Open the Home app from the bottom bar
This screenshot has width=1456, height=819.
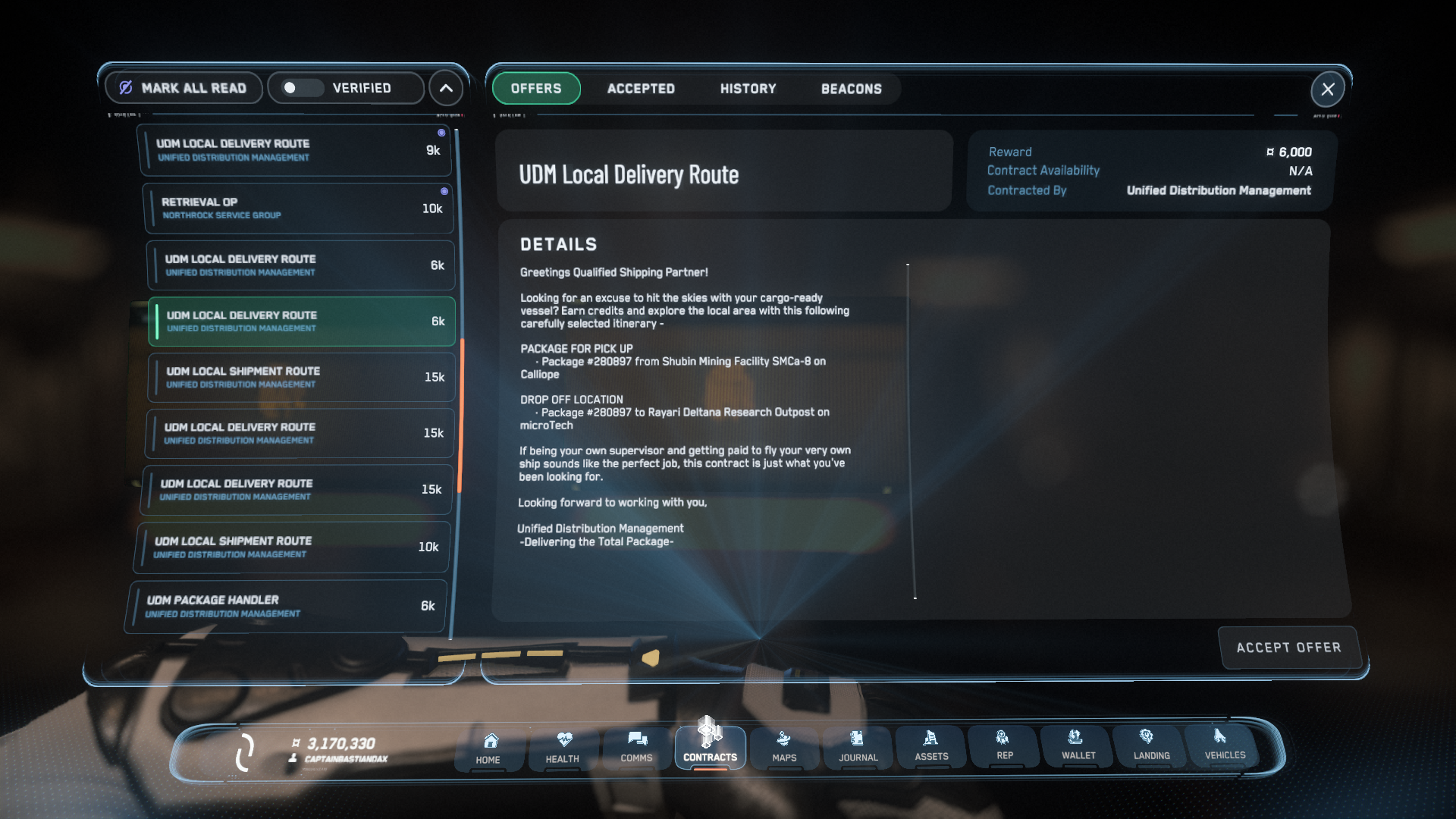[489, 747]
